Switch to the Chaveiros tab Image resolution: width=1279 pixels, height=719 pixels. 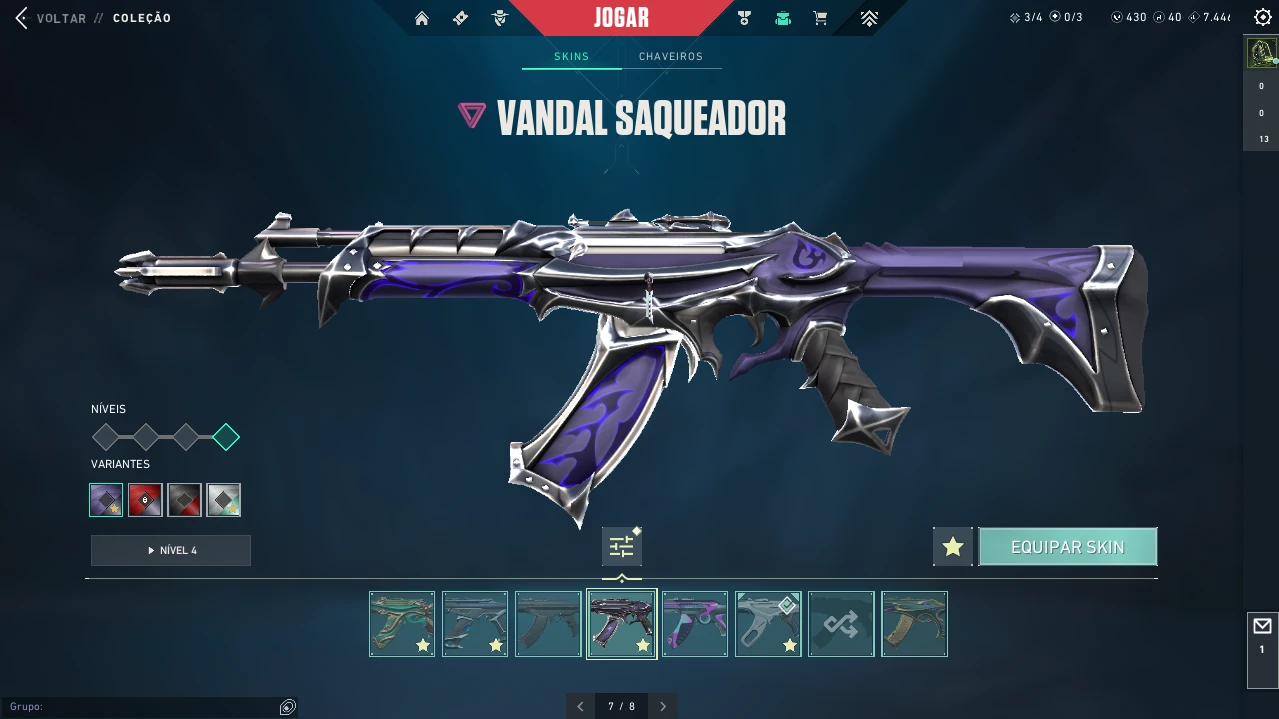click(x=670, y=57)
